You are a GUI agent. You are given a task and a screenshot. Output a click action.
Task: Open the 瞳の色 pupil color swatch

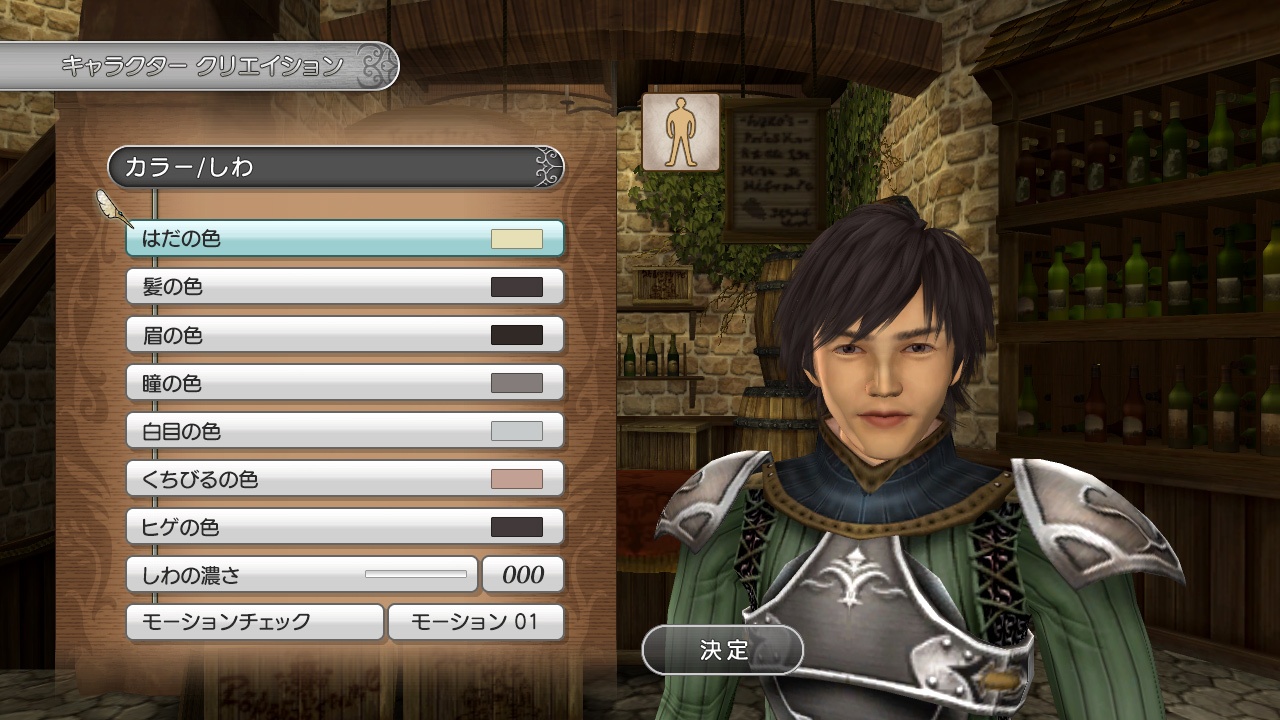pos(516,382)
